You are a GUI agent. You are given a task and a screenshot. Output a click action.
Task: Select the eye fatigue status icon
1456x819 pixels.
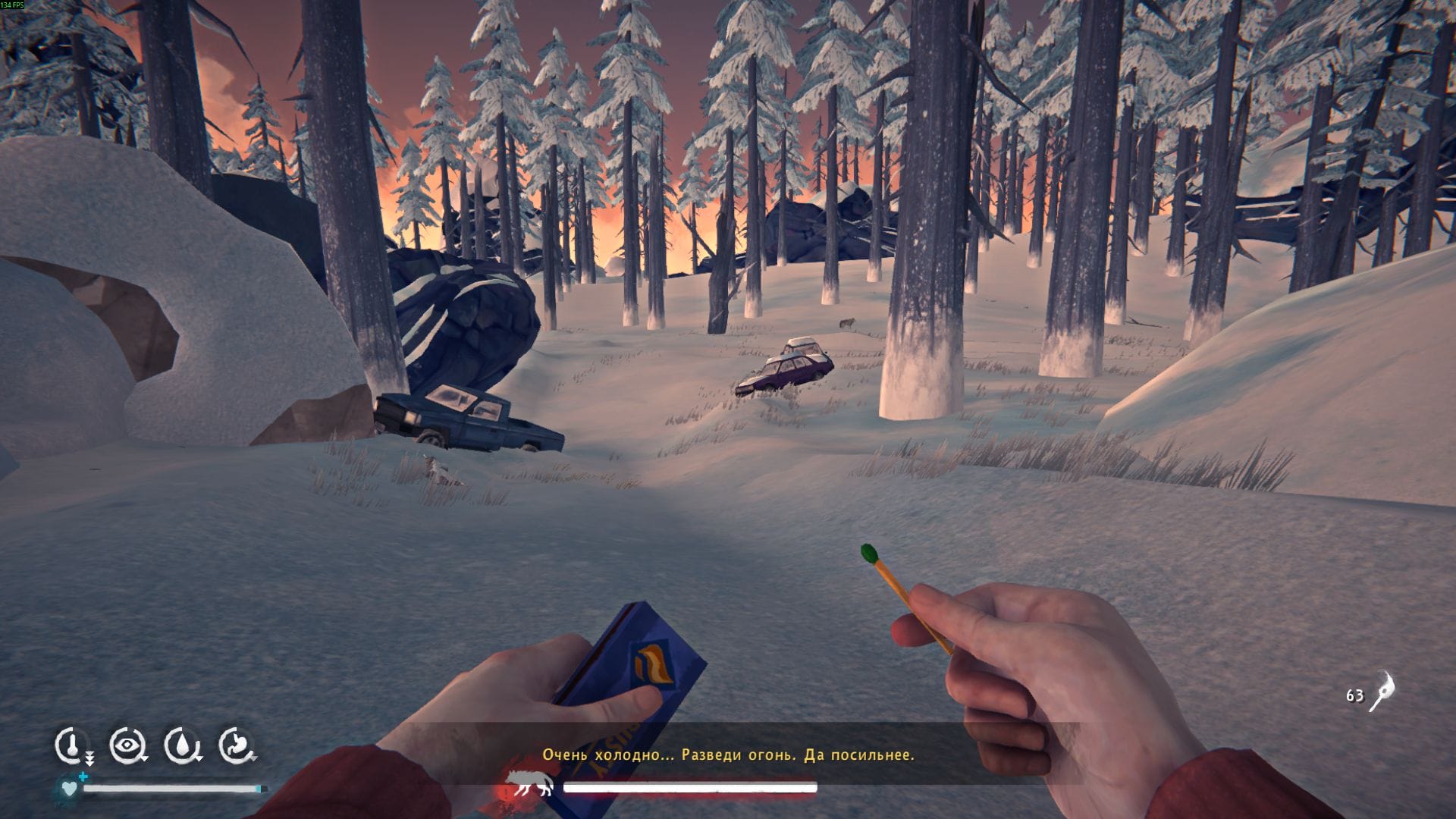click(127, 745)
